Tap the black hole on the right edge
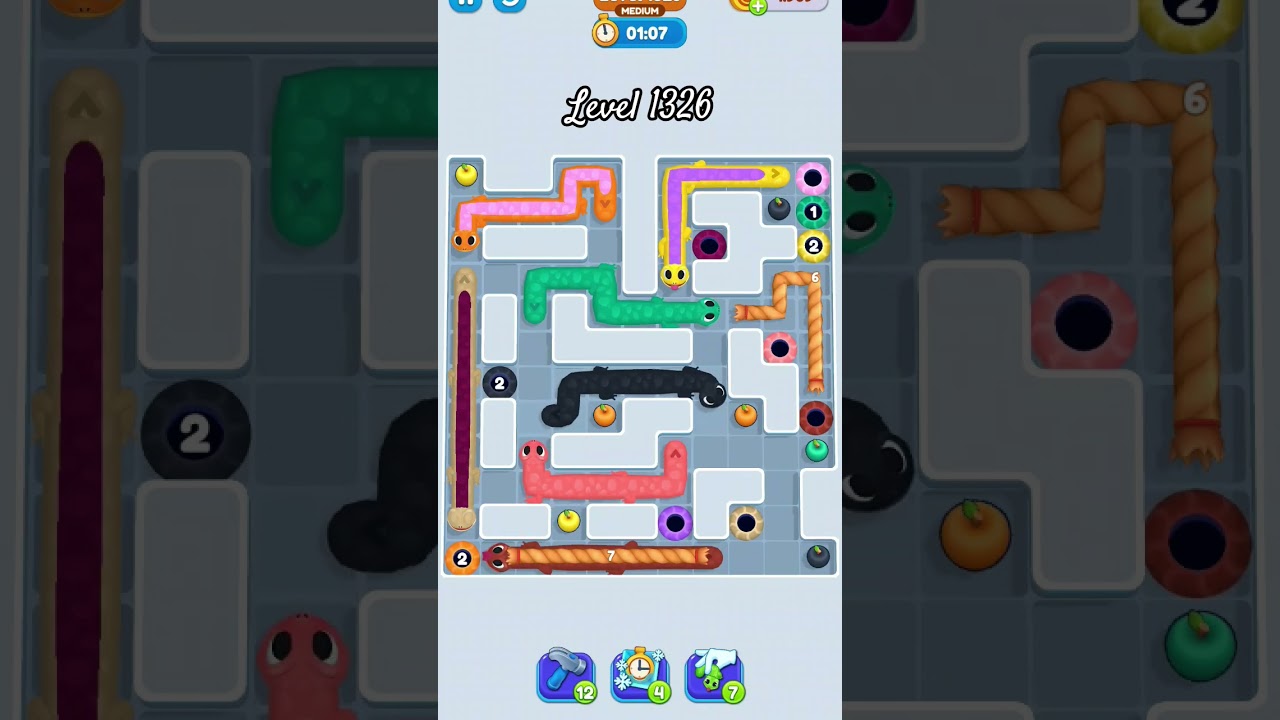The image size is (1280, 720). pos(816,416)
